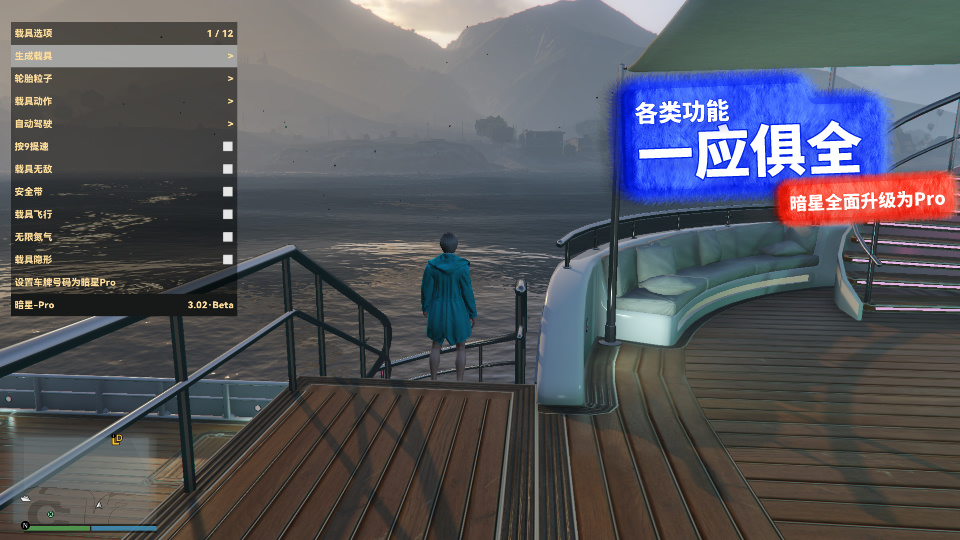Open the 生成载具 submenu

tap(124, 56)
